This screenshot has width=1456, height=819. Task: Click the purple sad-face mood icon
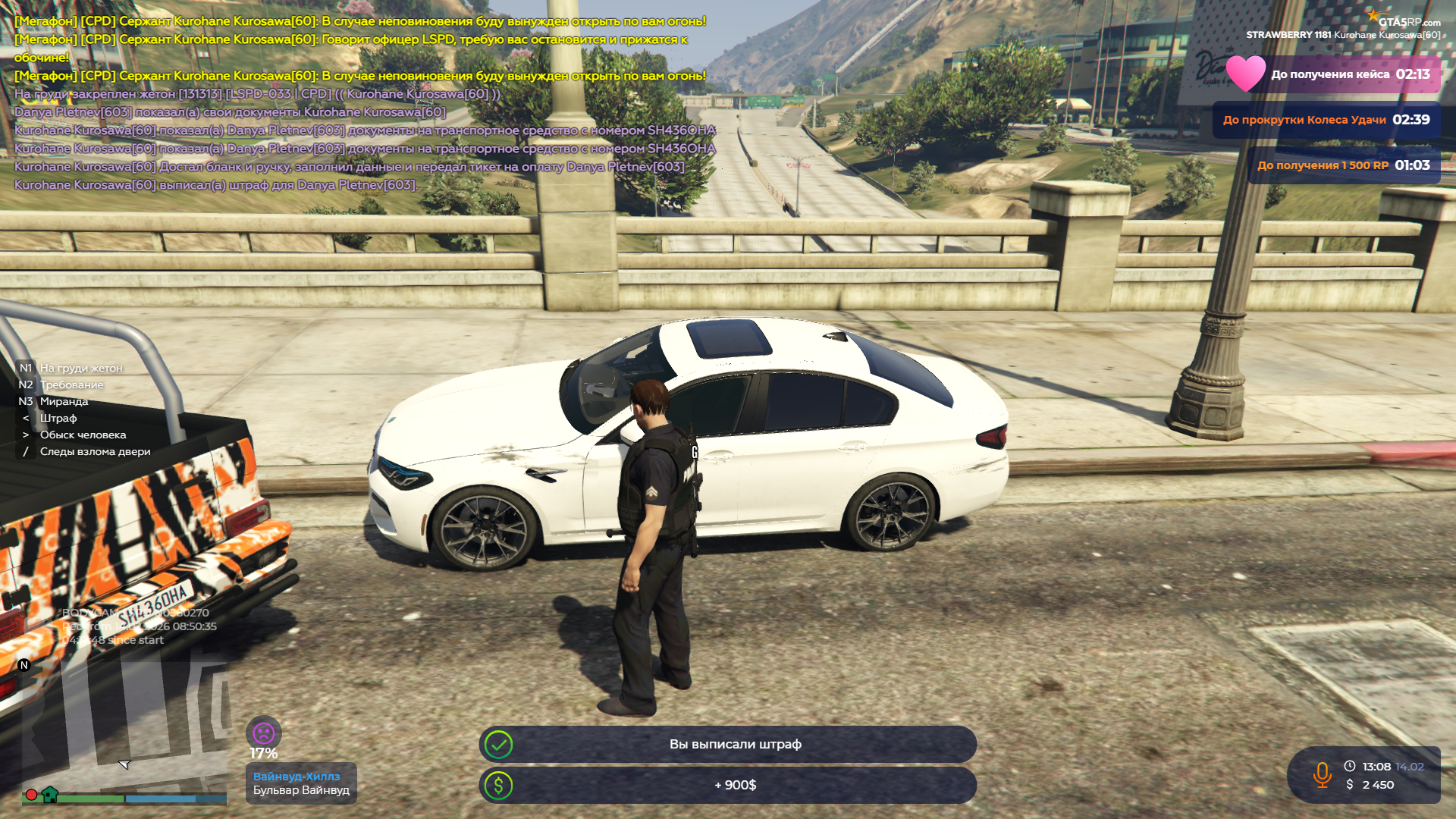(x=263, y=733)
